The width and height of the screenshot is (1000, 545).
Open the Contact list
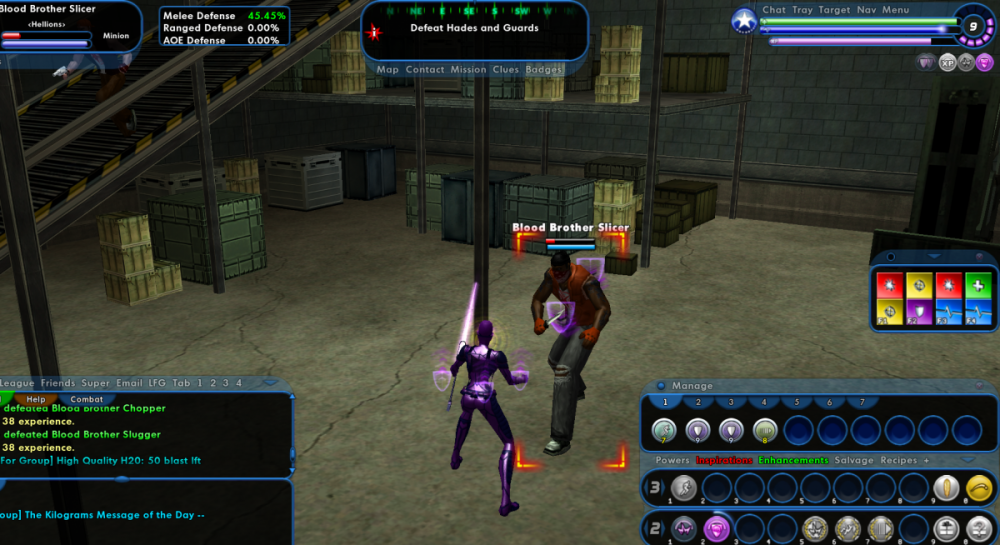click(425, 70)
